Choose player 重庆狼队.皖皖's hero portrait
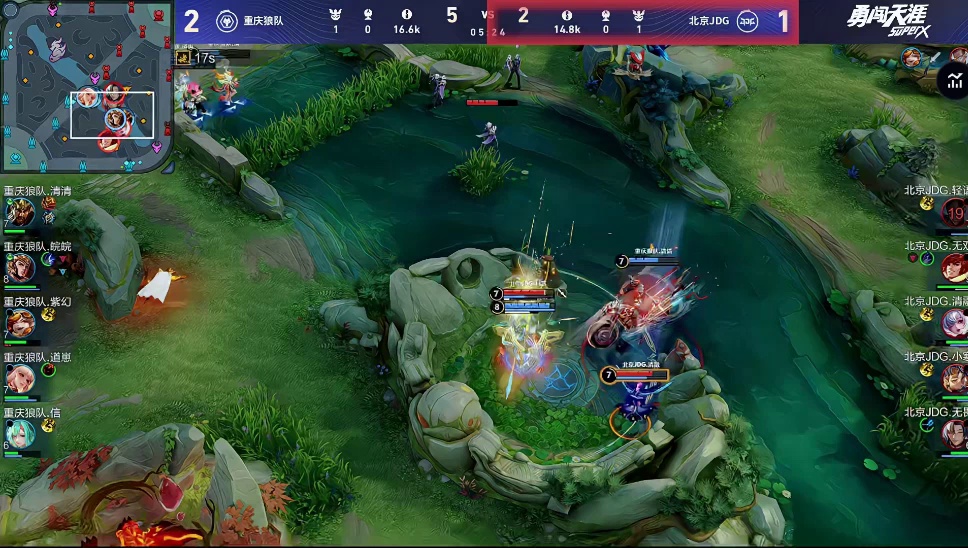This screenshot has width=968, height=548. tap(22, 268)
